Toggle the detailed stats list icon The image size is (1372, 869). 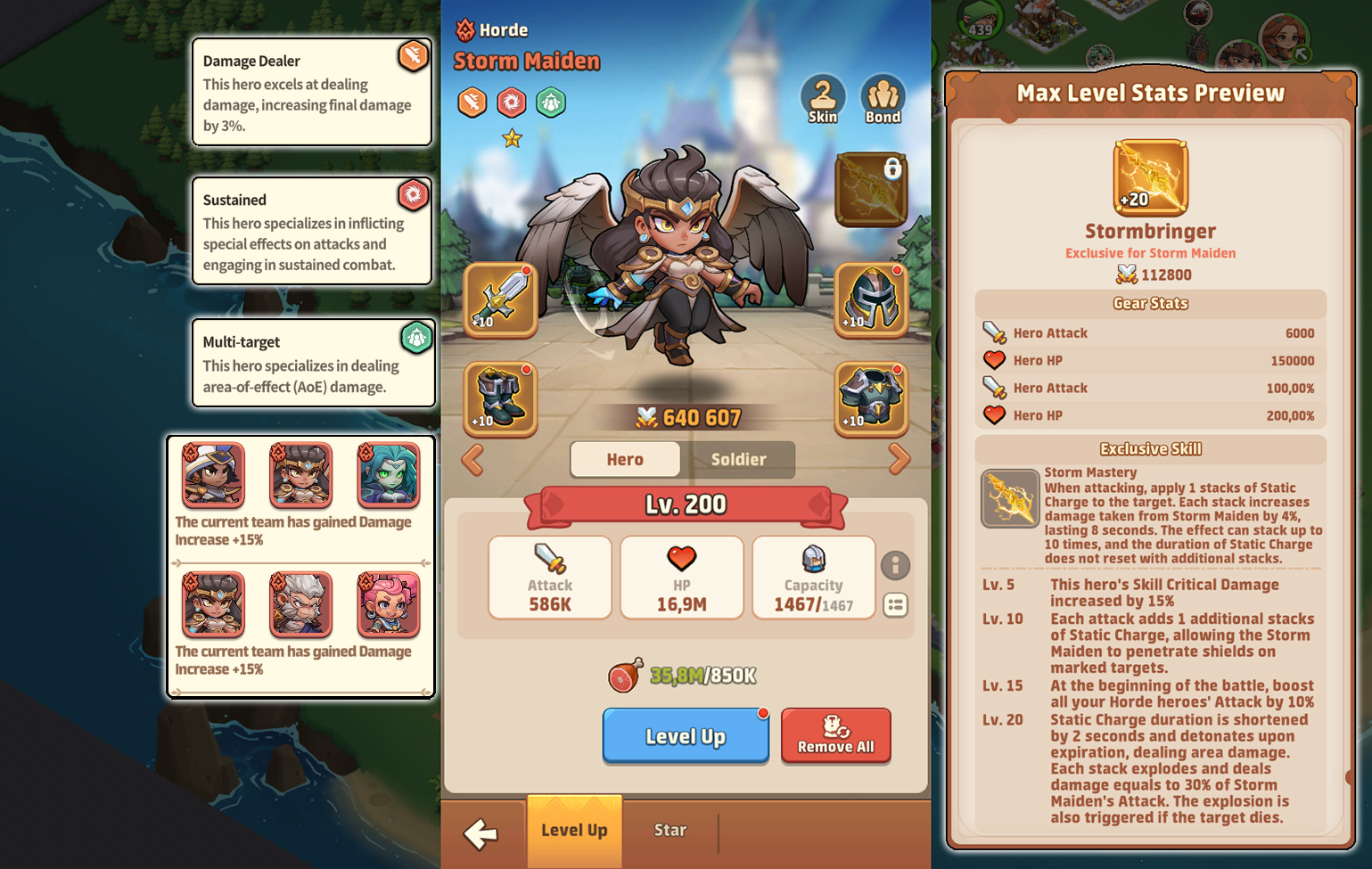coord(896,606)
